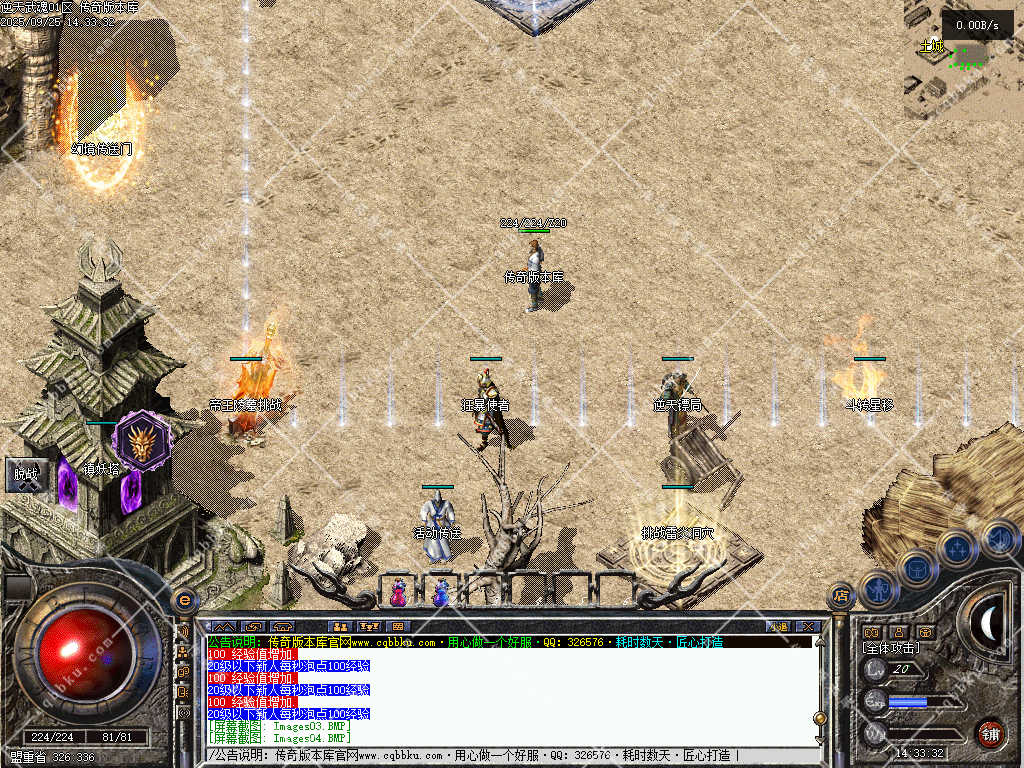Open the character equipment round button
Image resolution: width=1024 pixels, height=768 pixels.
(x=878, y=590)
